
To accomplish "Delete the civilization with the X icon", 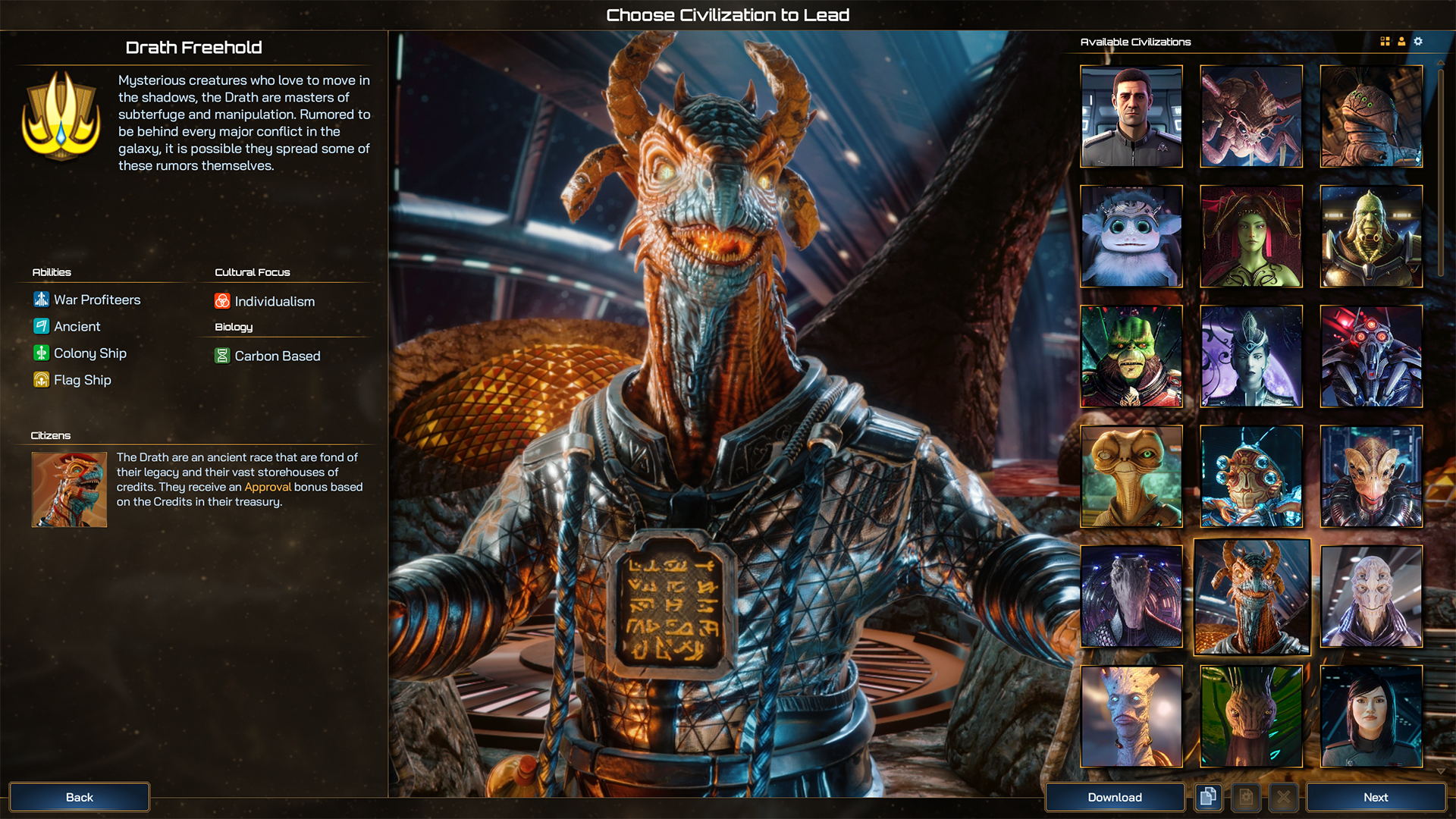I will click(x=1284, y=797).
